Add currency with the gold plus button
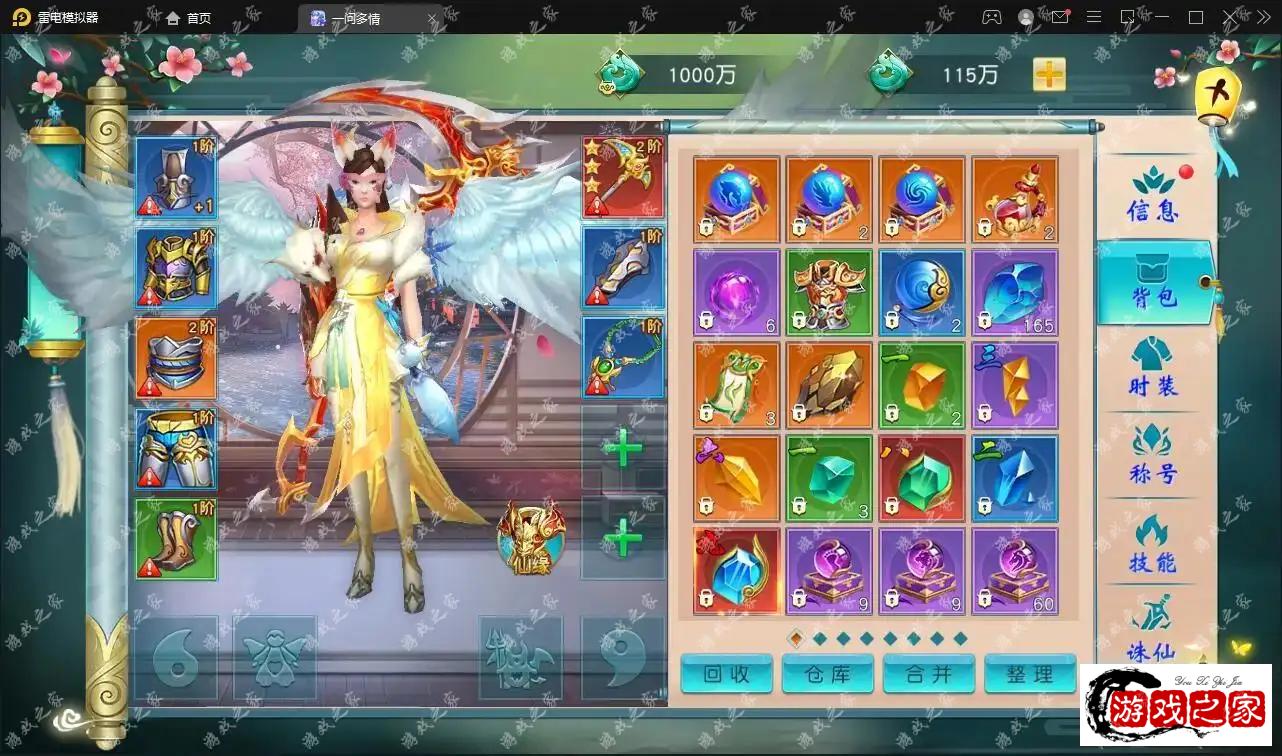The height and width of the screenshot is (756, 1282). pyautogui.click(x=1049, y=74)
